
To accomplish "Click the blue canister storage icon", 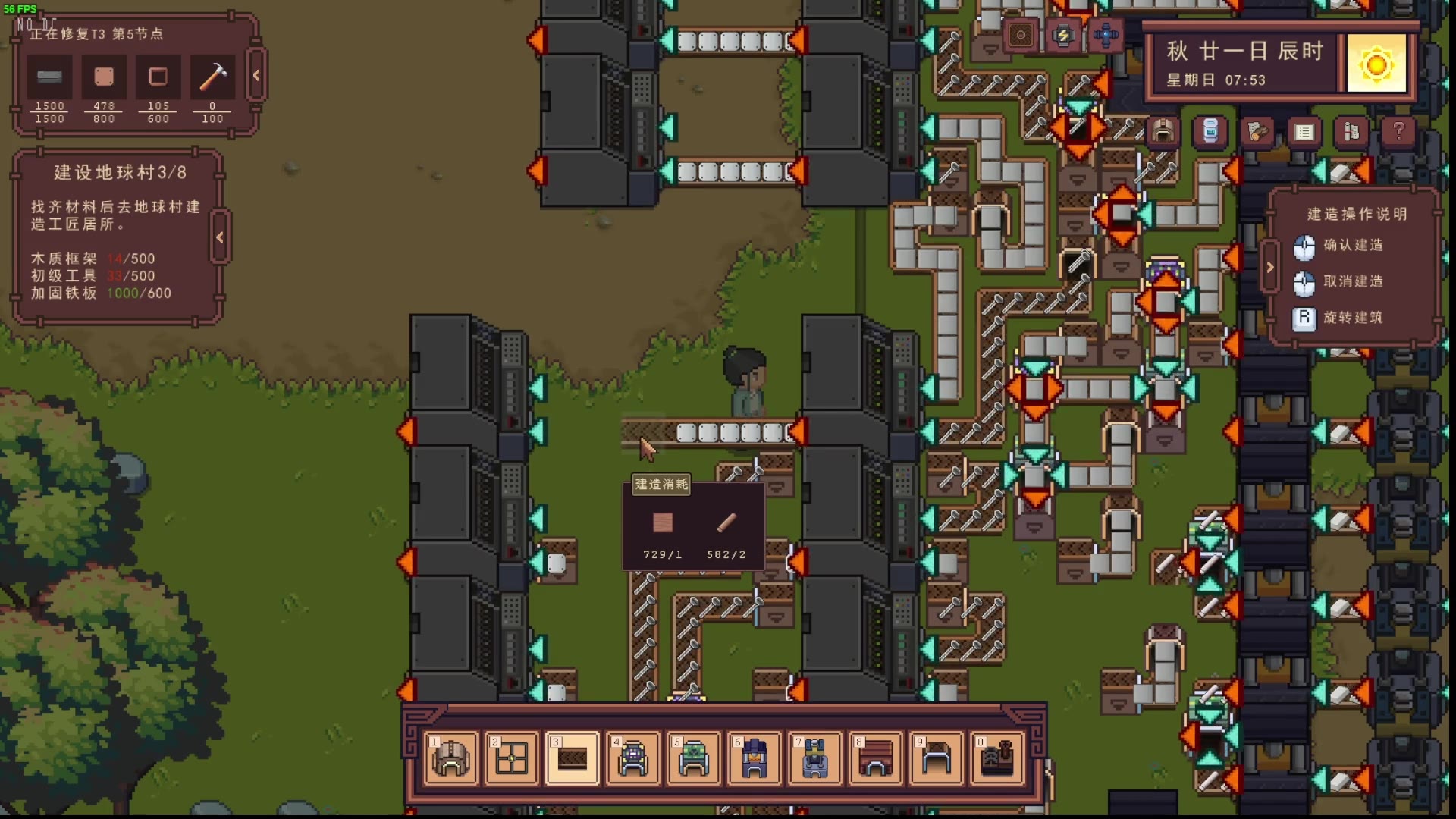I will pos(1210,132).
